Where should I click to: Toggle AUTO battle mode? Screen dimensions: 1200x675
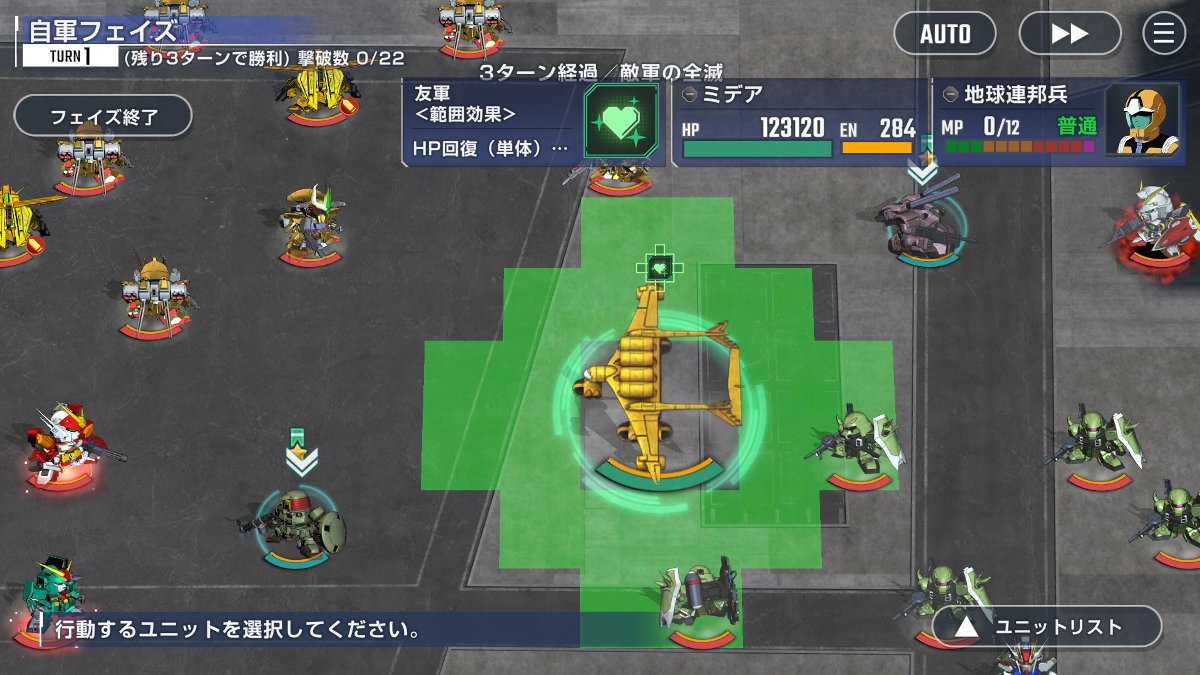[945, 33]
